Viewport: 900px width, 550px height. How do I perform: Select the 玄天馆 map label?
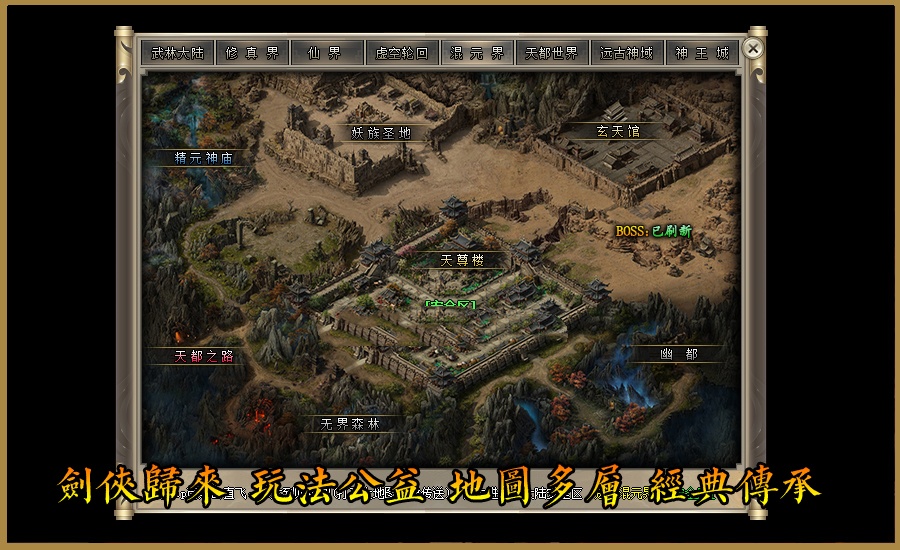[618, 131]
